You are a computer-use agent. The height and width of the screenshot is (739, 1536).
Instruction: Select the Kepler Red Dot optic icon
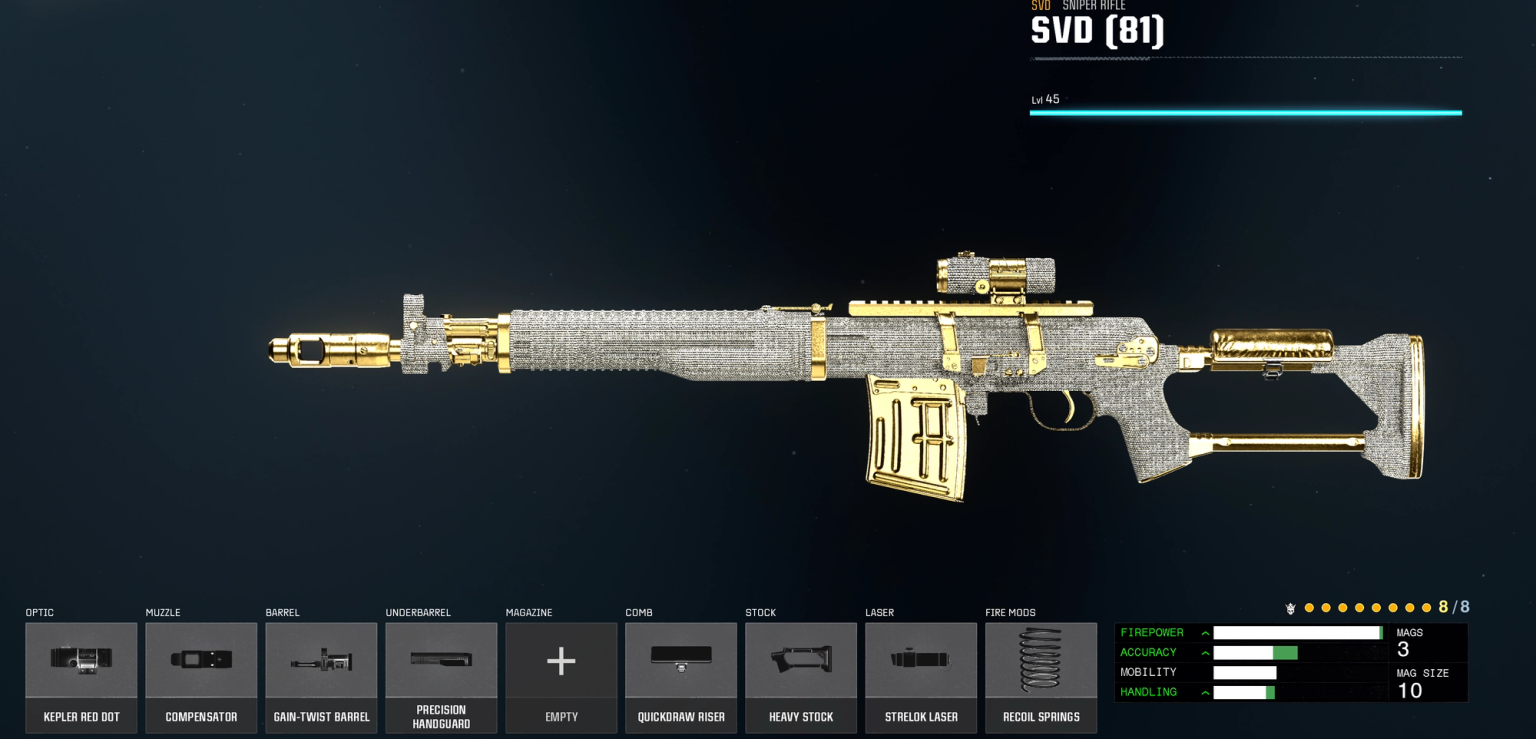(81, 661)
